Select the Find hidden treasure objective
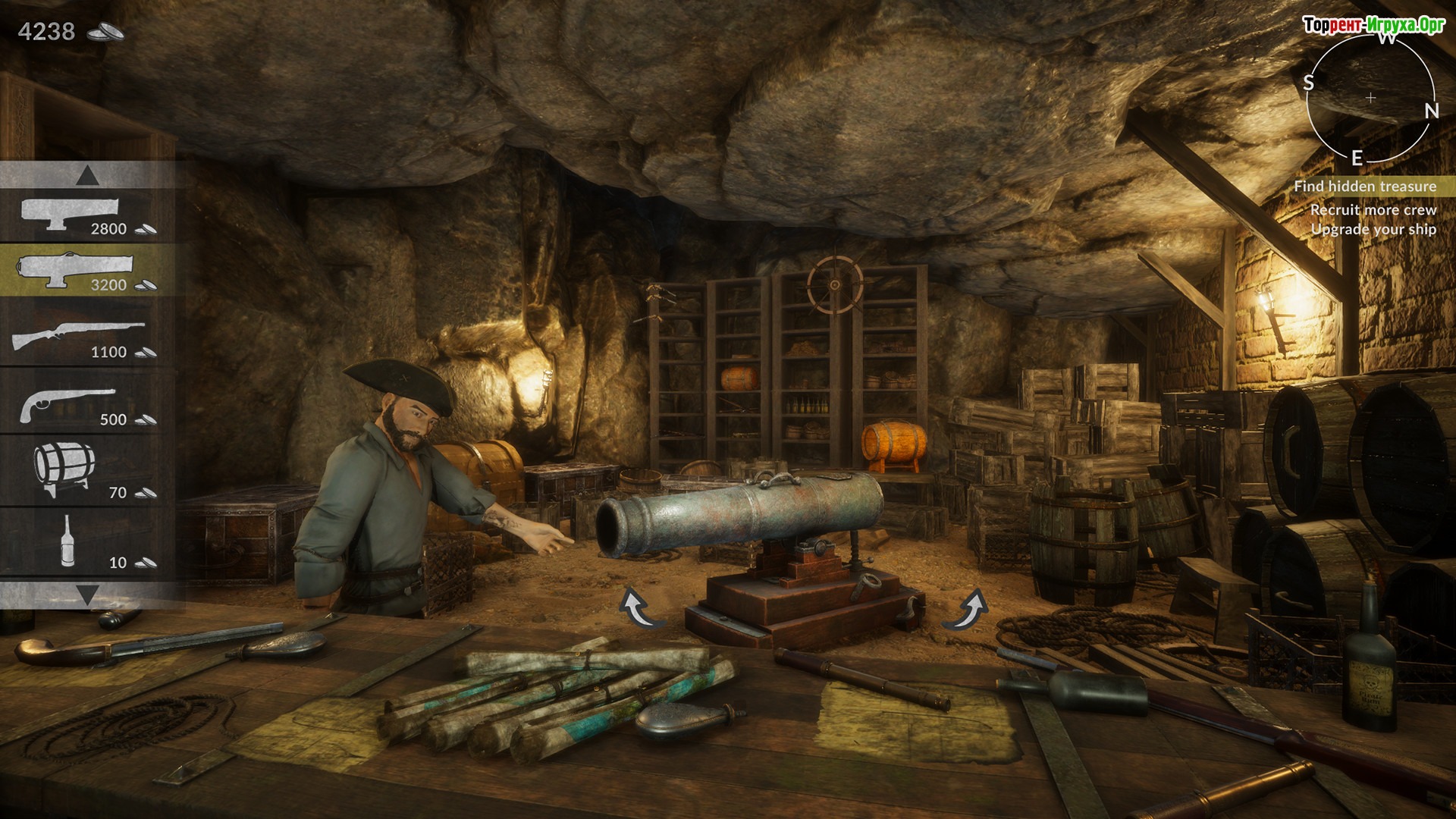This screenshot has height=819, width=1456. (1365, 186)
